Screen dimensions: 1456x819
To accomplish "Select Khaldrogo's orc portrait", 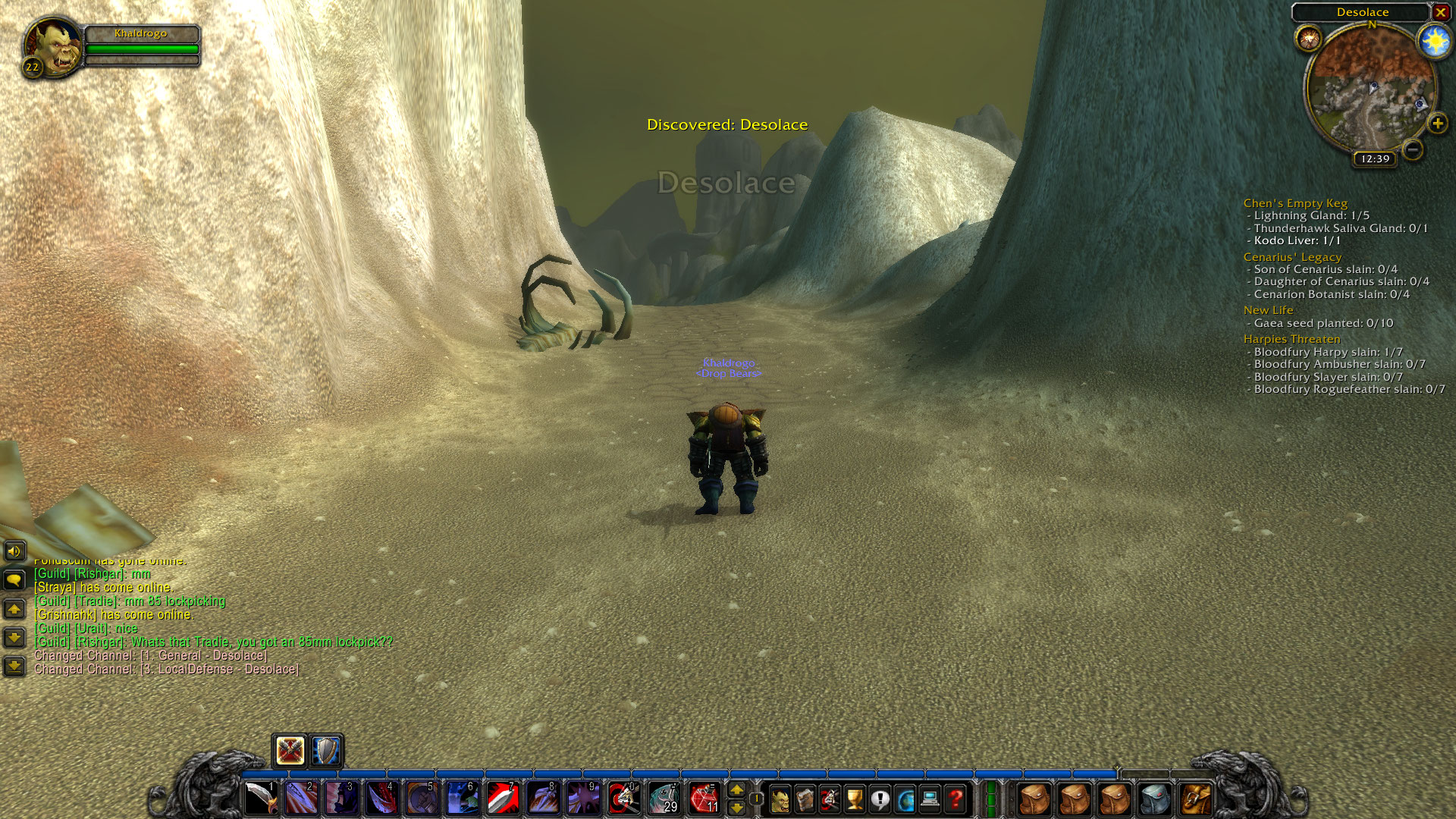I will [x=53, y=45].
